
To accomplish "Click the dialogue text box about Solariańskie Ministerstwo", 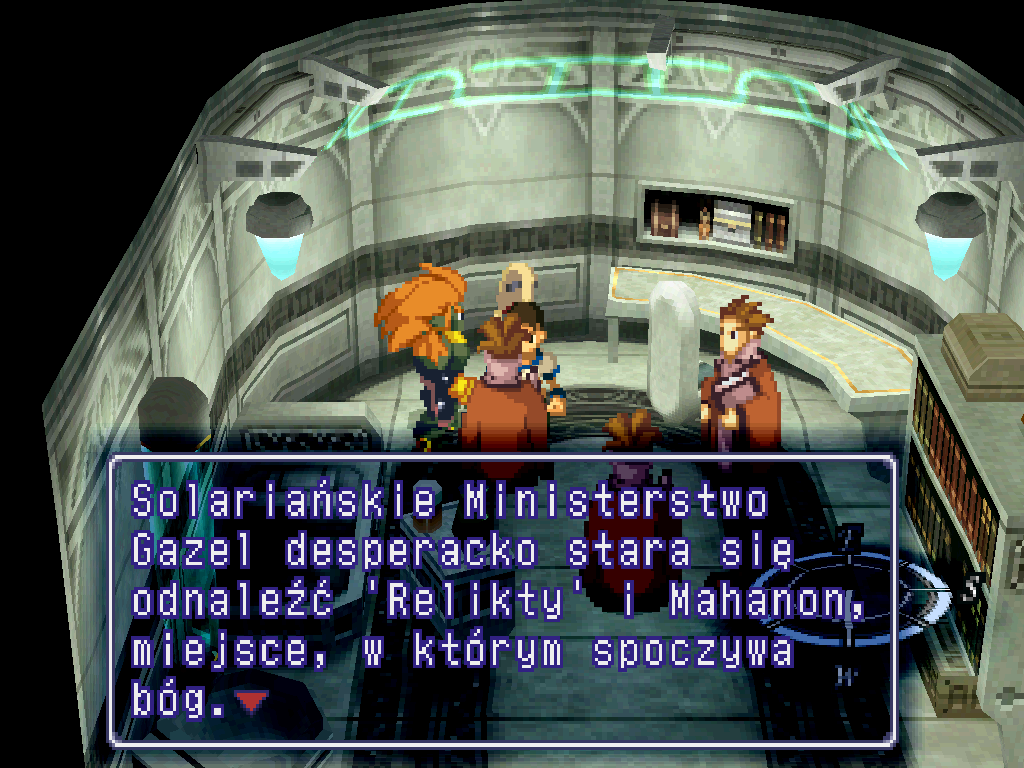I will click(500, 600).
